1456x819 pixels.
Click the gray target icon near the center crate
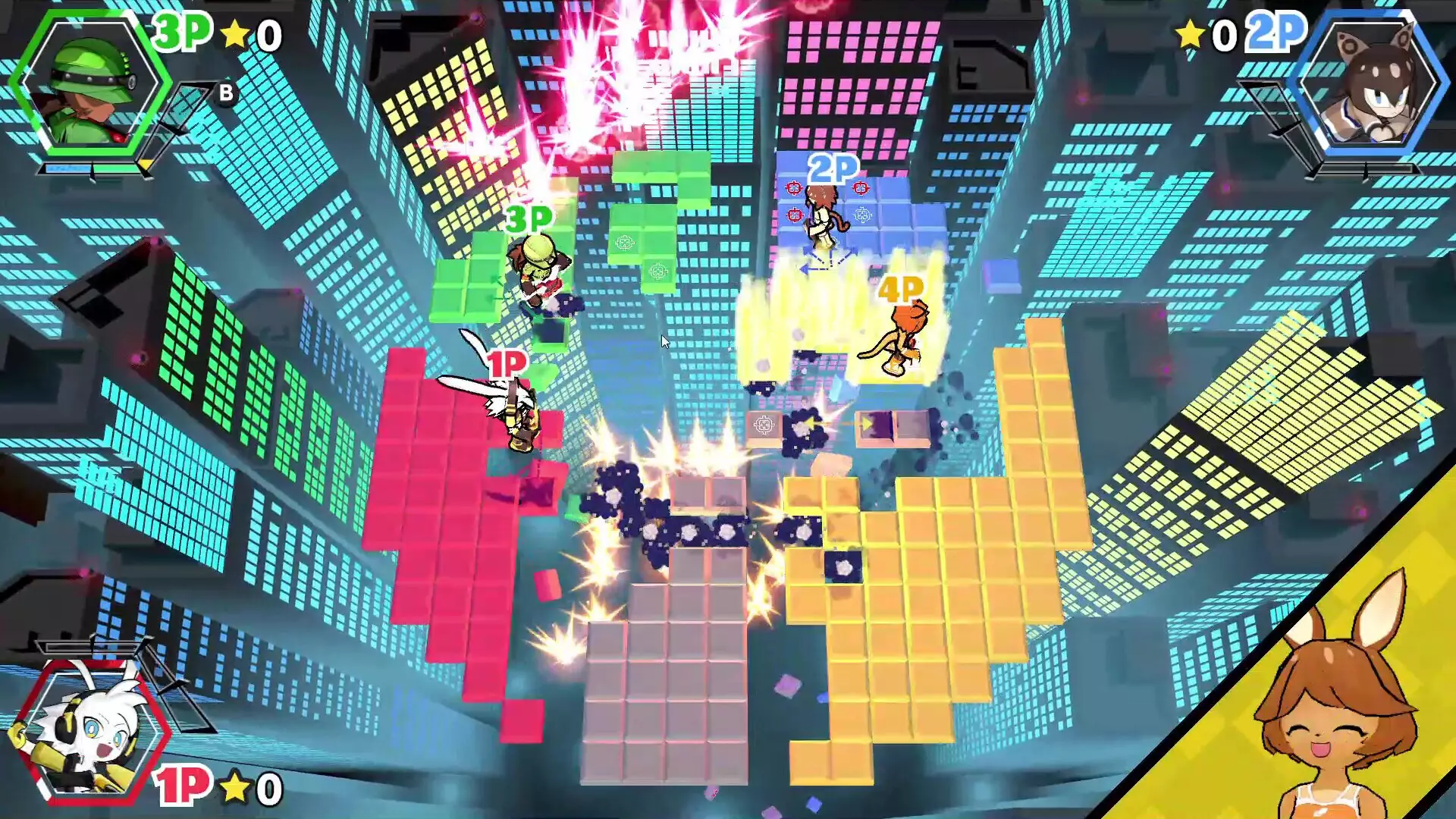763,425
